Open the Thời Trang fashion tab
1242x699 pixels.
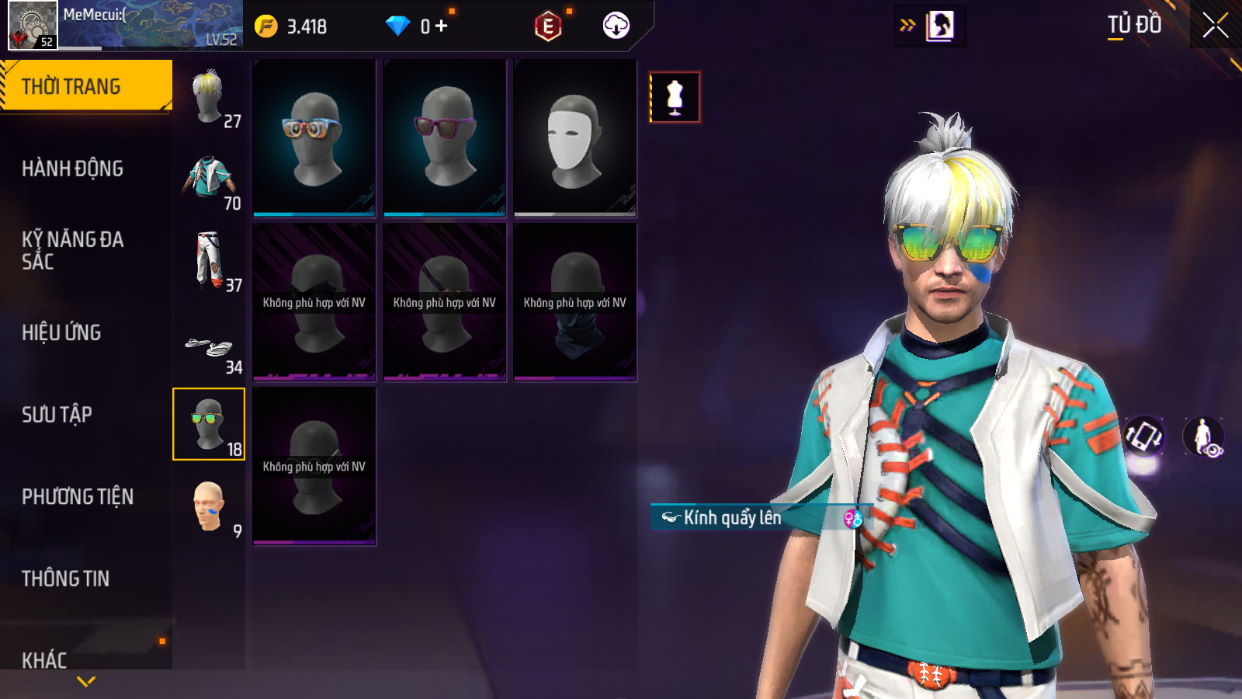coord(85,87)
